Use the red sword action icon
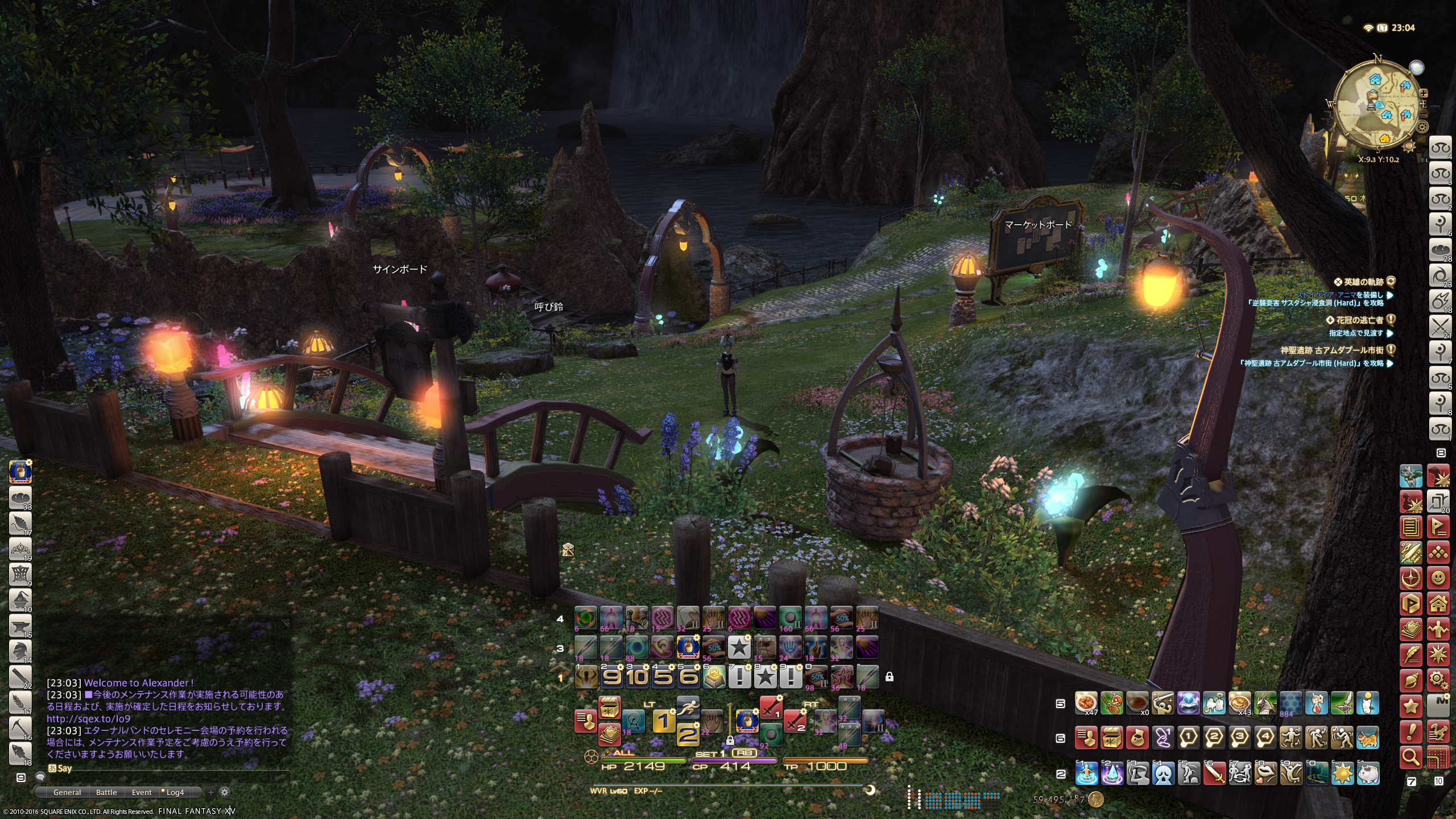This screenshot has width=1456, height=819. click(x=1214, y=773)
